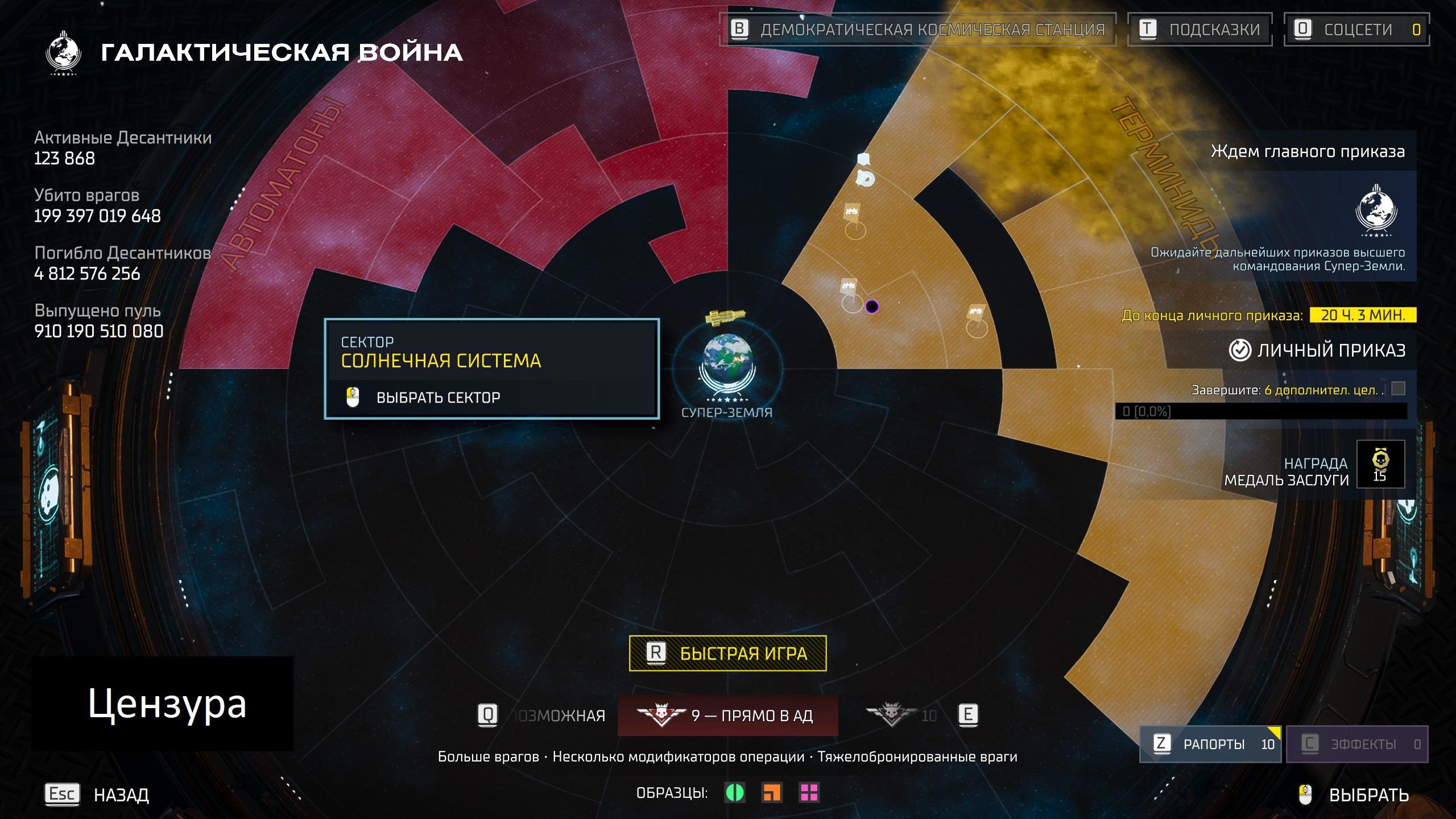Open the Соцсети social menu
Image resolution: width=1456 pixels, height=819 pixels.
pyautogui.click(x=1356, y=30)
